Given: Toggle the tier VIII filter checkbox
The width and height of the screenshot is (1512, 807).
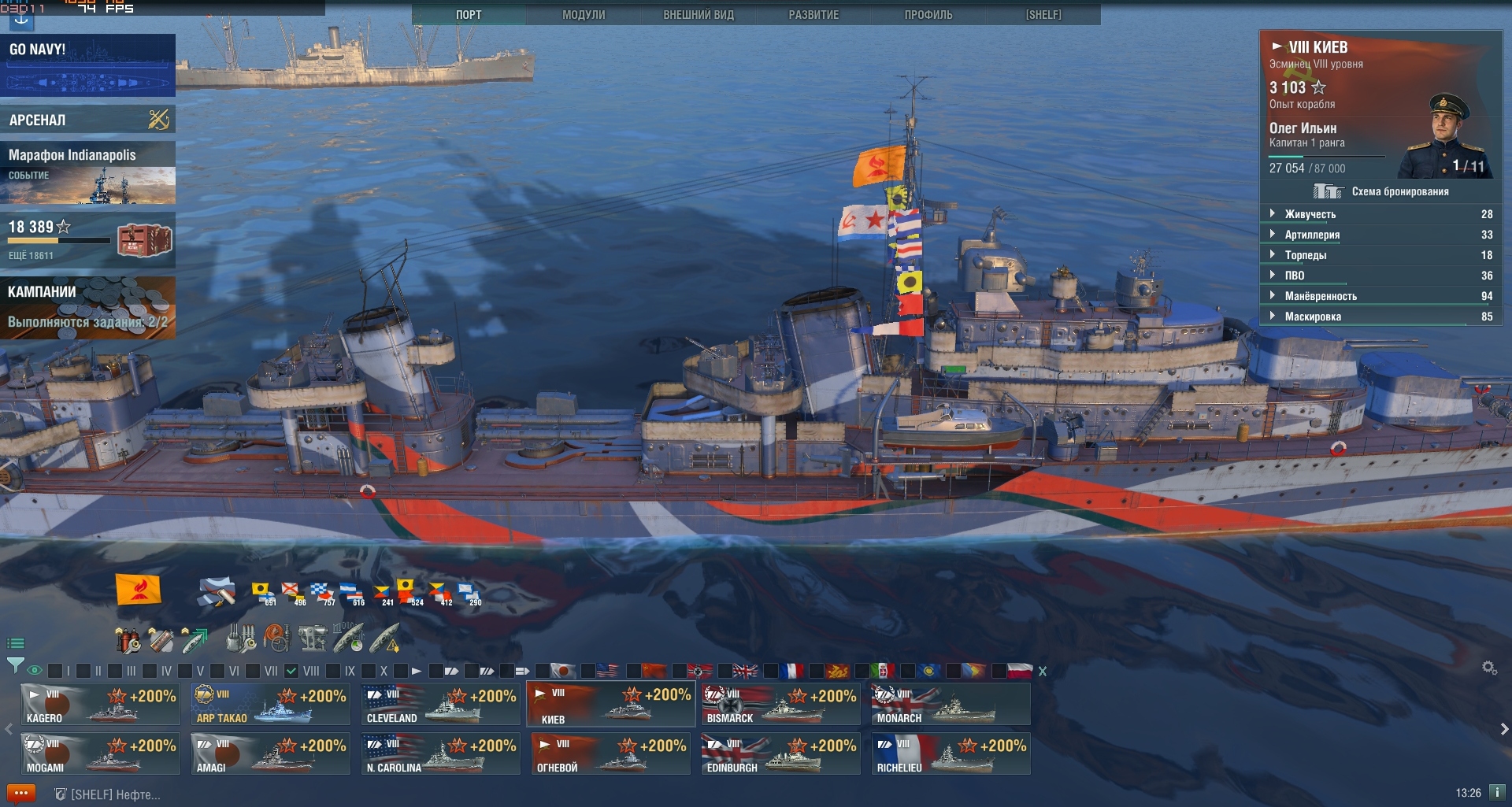Looking at the screenshot, I should pyautogui.click(x=291, y=671).
